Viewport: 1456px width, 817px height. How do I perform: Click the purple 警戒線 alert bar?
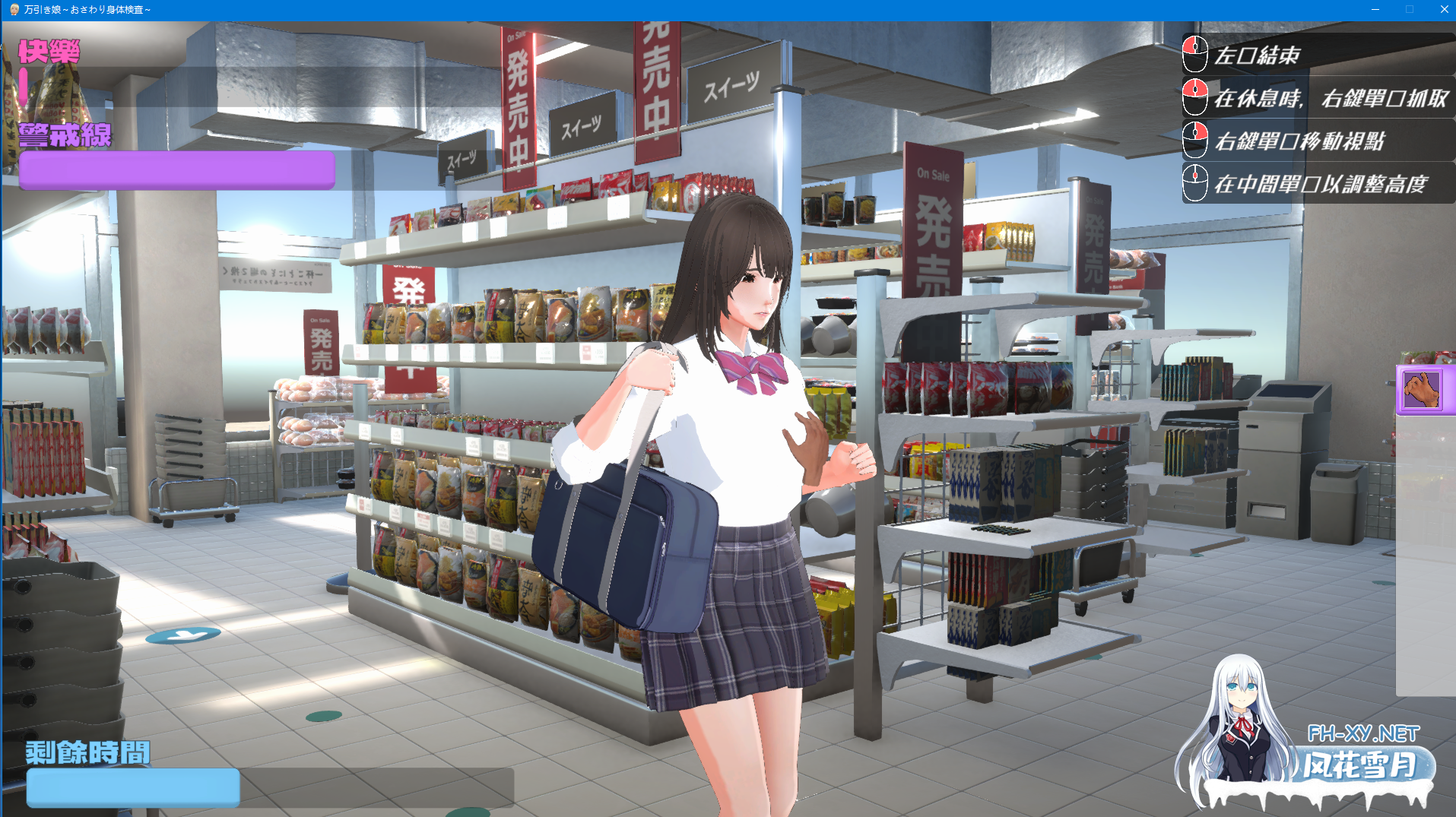(175, 169)
